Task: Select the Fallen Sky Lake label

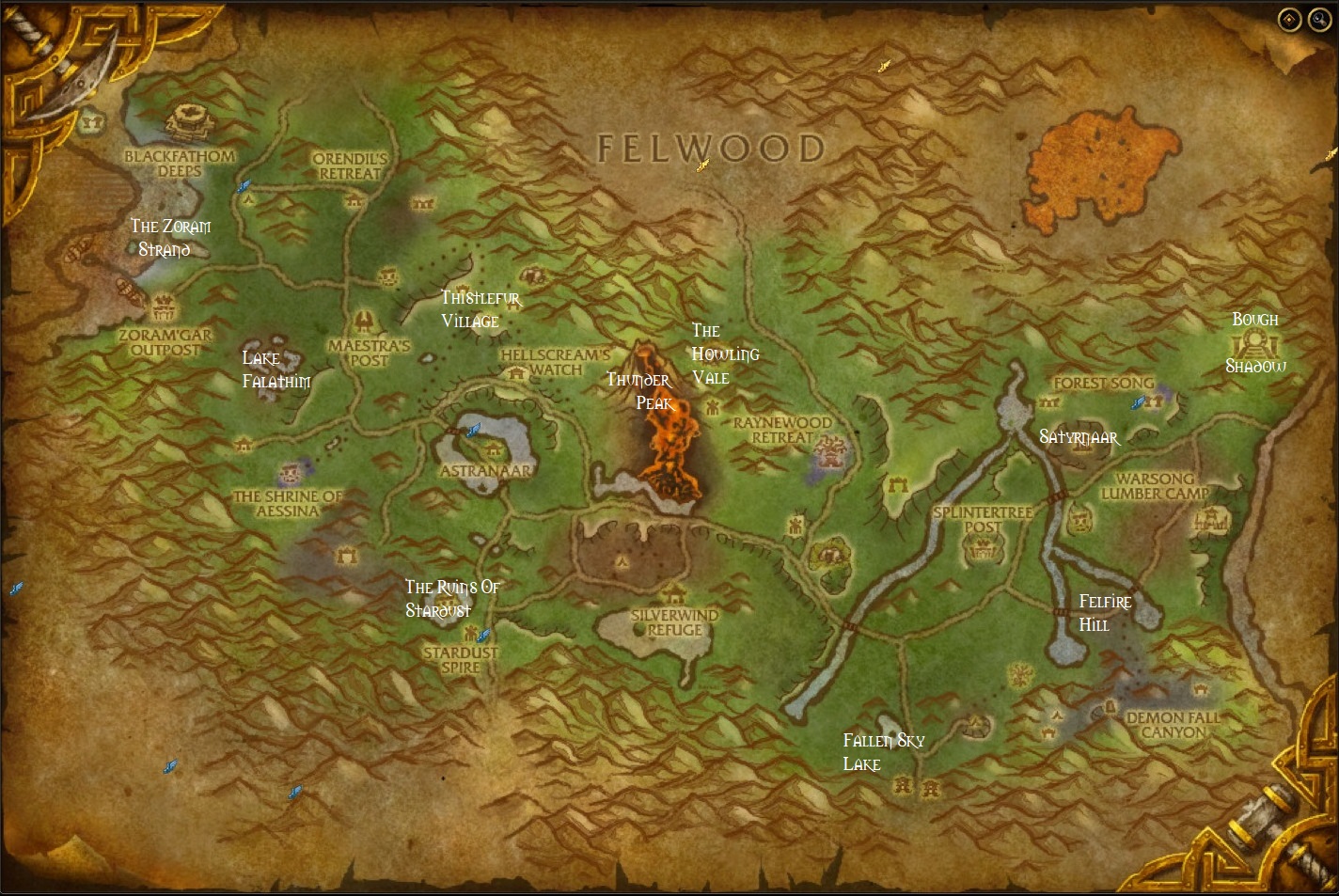Action: click(x=883, y=752)
